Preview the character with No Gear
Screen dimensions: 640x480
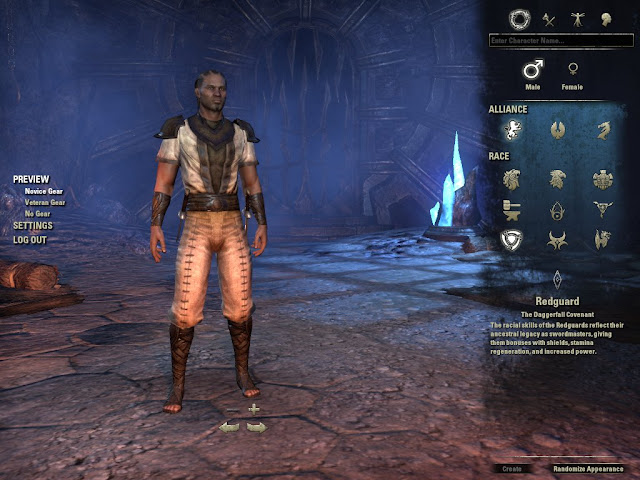tap(36, 213)
